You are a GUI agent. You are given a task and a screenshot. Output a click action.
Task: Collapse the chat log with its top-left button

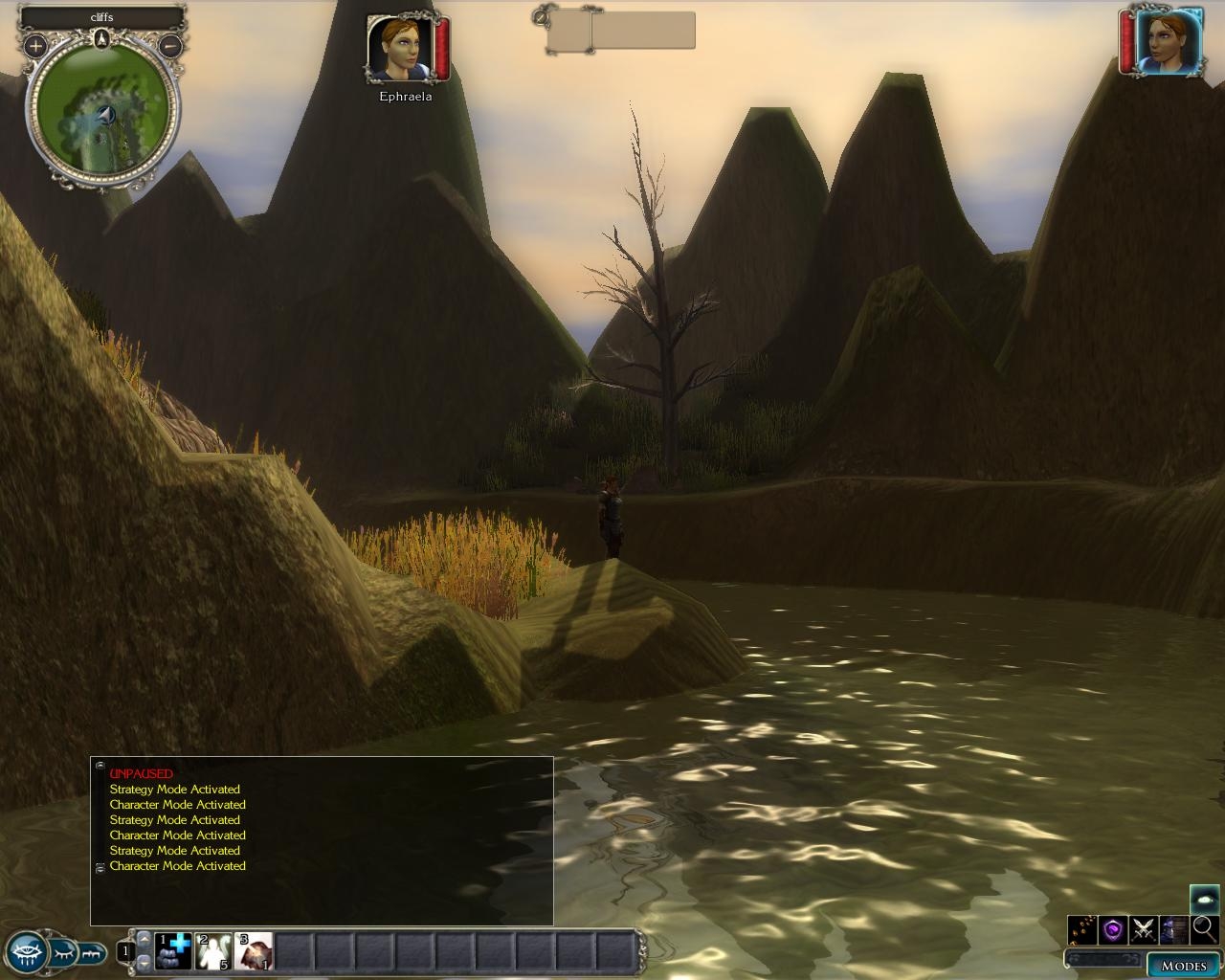tap(100, 765)
